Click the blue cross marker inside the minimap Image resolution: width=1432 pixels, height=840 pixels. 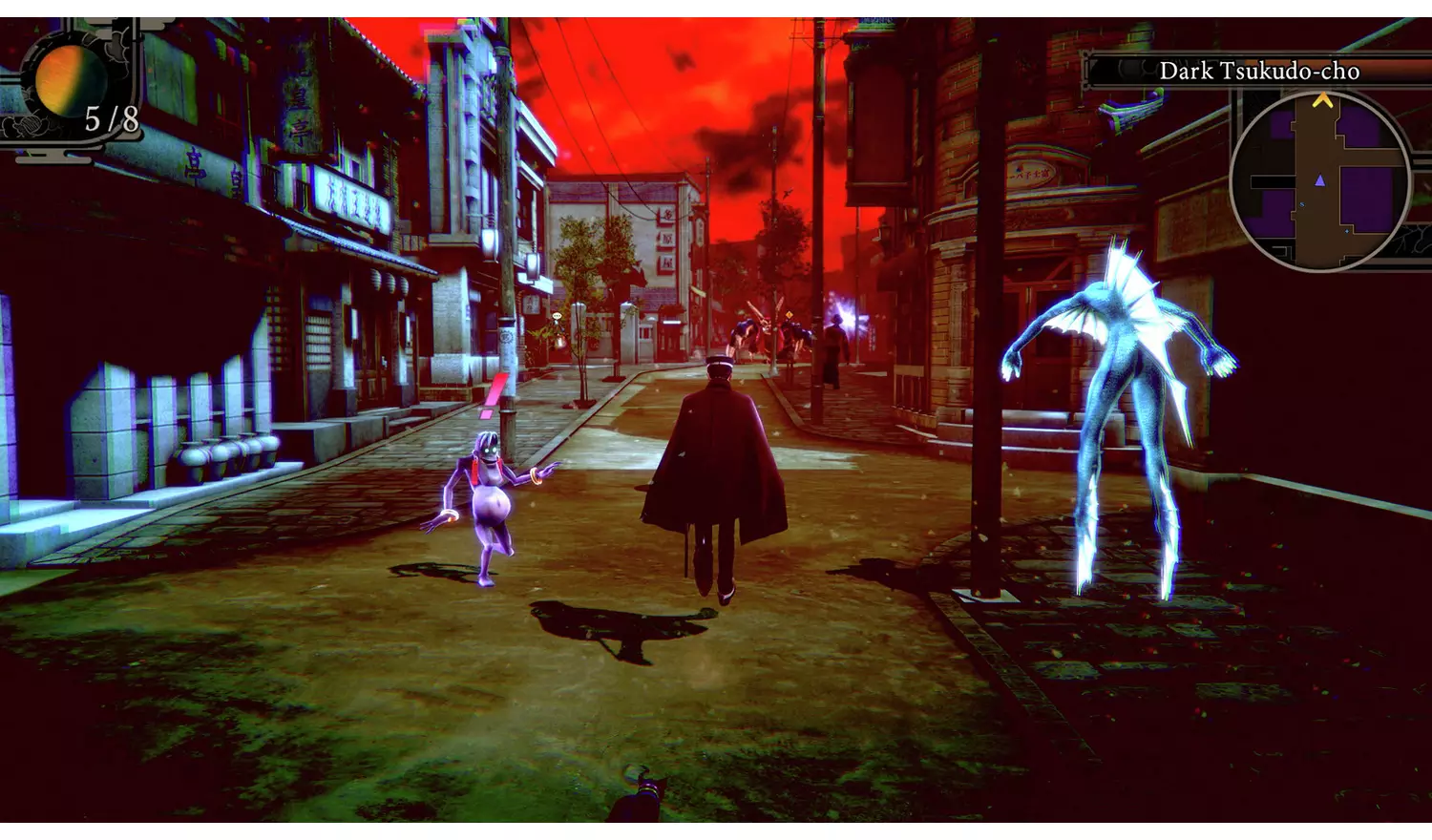click(1346, 231)
